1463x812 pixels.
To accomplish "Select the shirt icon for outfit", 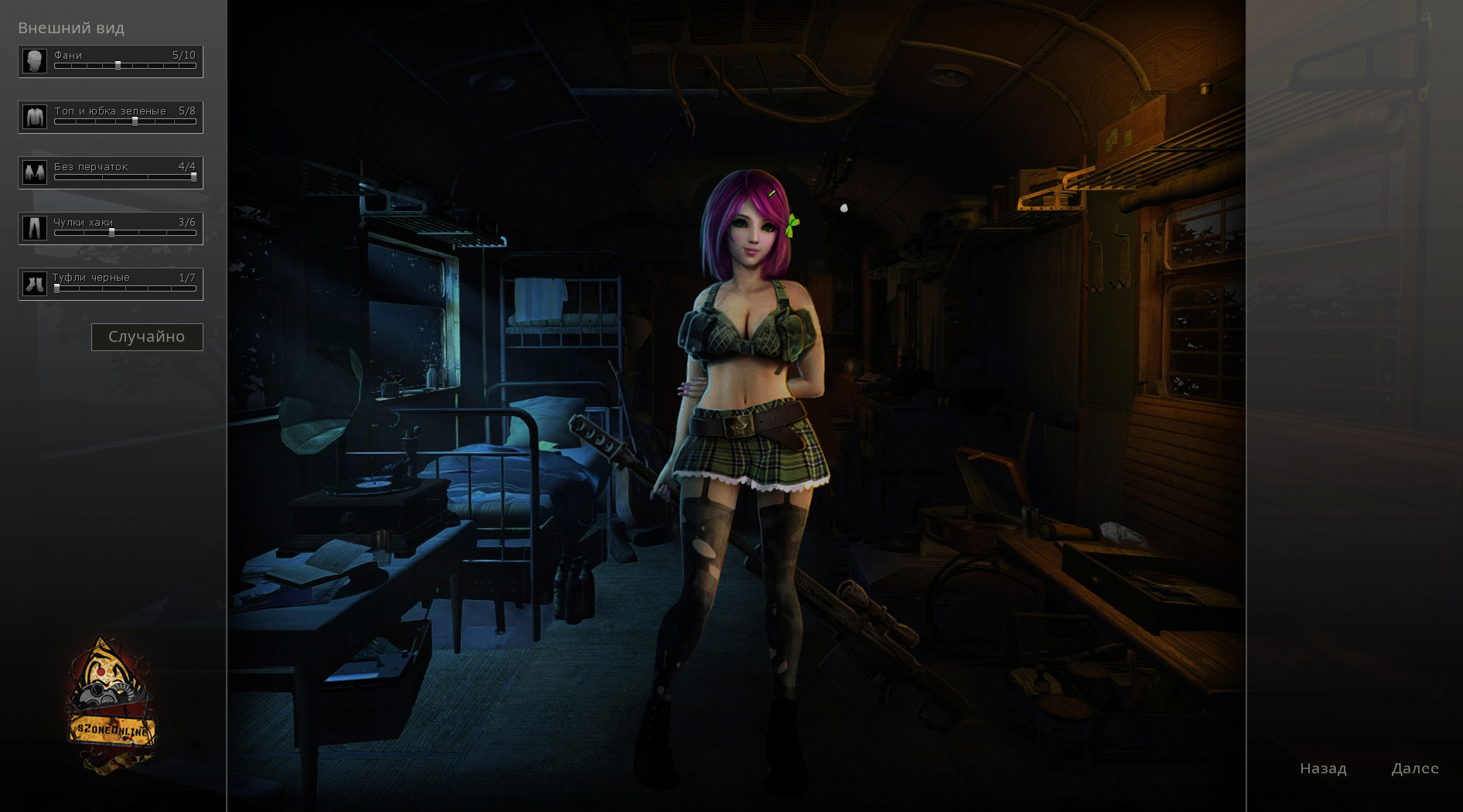I will pos(35,117).
